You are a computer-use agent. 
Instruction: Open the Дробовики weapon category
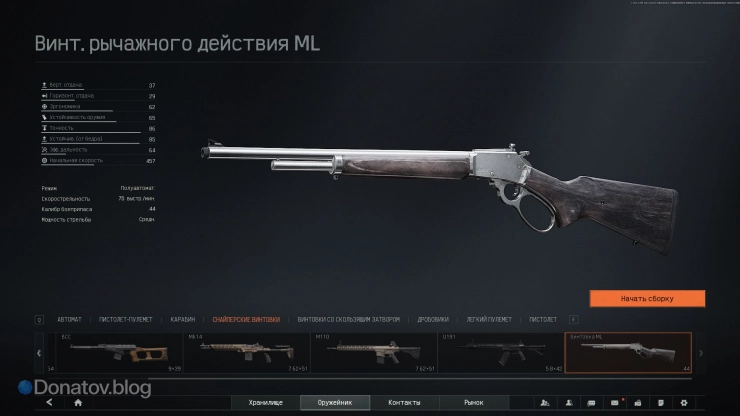pyautogui.click(x=432, y=320)
